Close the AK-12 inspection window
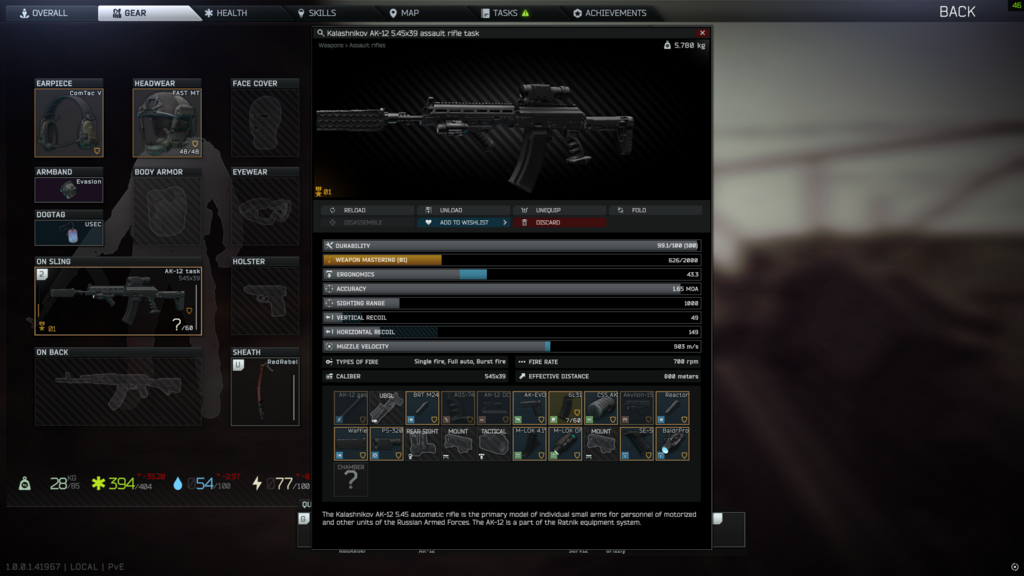Screen dimensions: 1024x576 [x=702, y=33]
